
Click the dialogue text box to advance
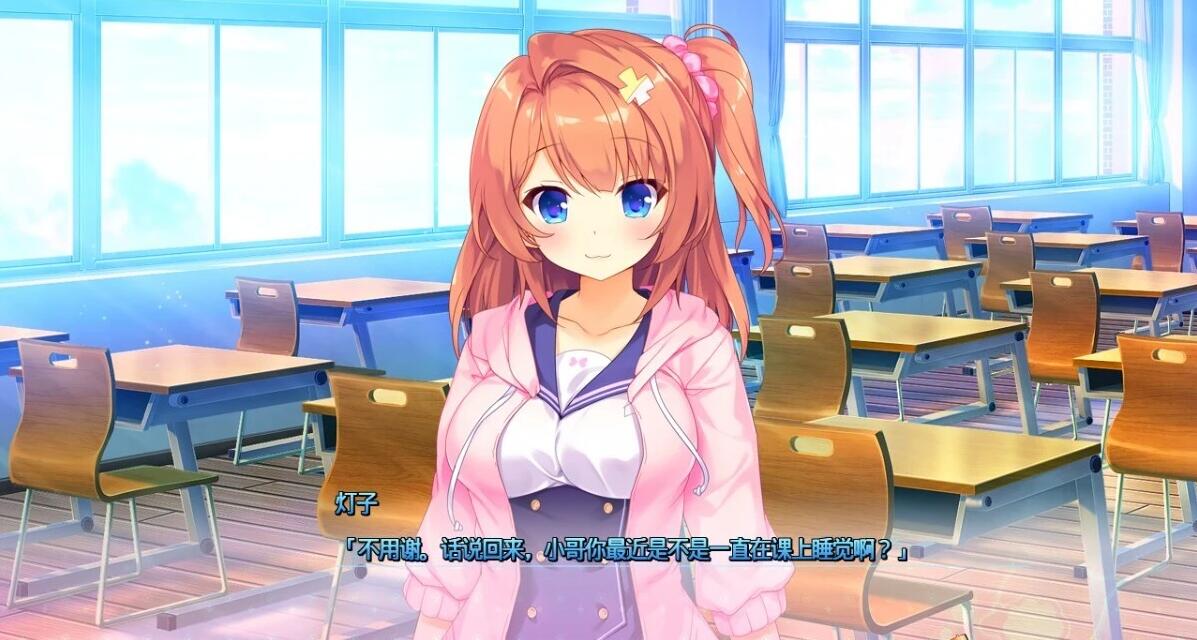(625, 550)
